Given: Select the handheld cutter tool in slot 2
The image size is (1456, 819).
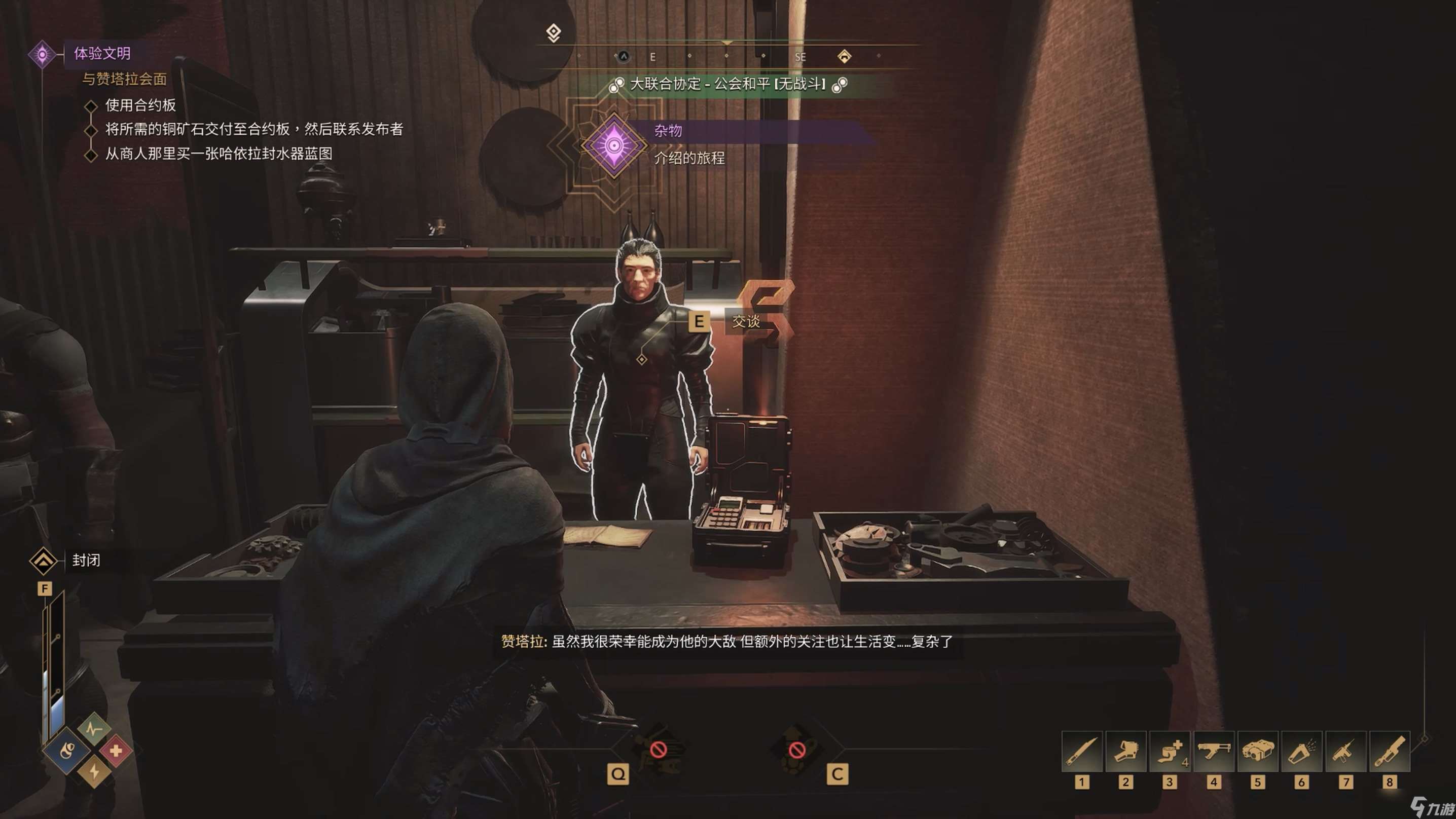Looking at the screenshot, I should [1125, 751].
